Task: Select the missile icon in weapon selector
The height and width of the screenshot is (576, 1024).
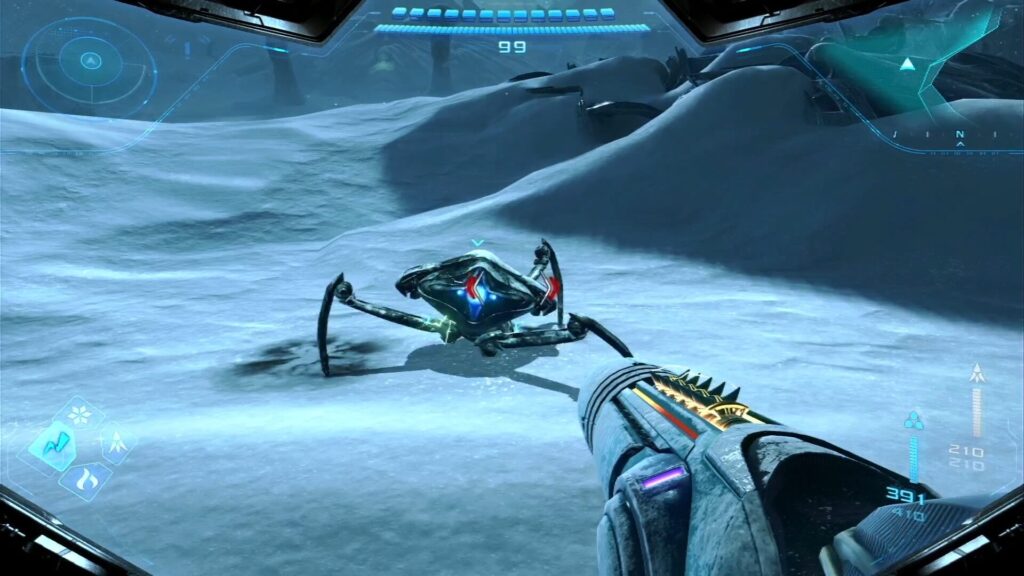Action: tap(116, 443)
